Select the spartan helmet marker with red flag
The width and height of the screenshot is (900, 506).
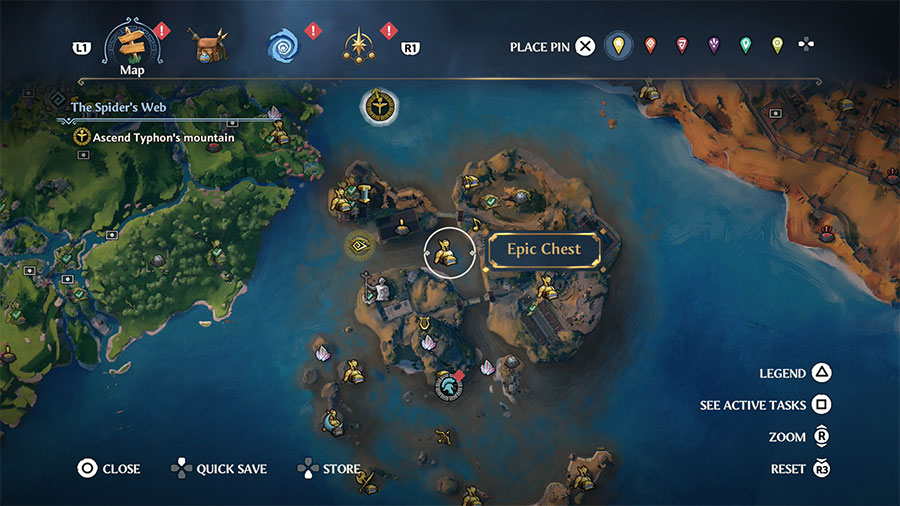point(447,384)
